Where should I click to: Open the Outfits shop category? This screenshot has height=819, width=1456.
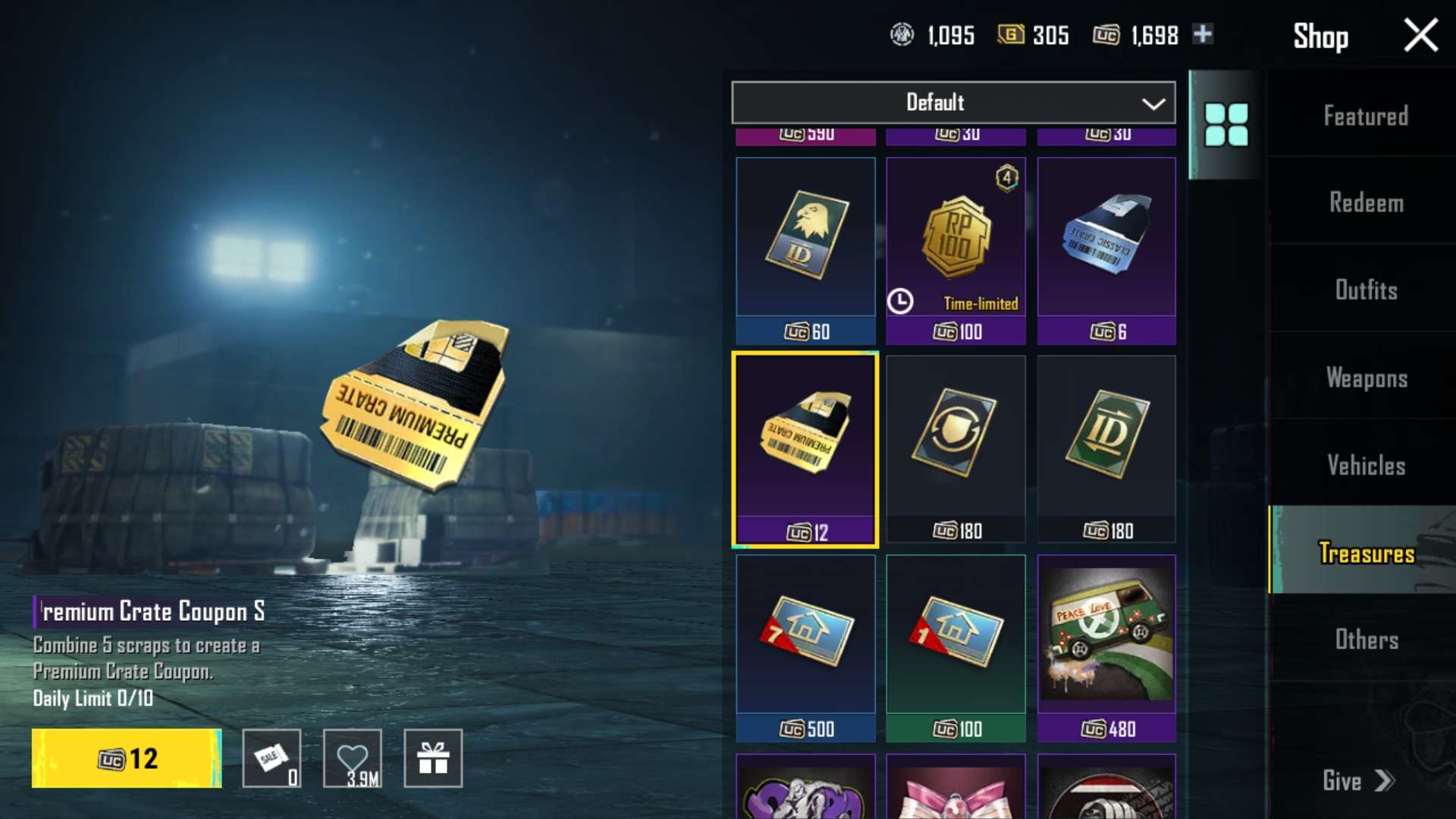(1367, 290)
